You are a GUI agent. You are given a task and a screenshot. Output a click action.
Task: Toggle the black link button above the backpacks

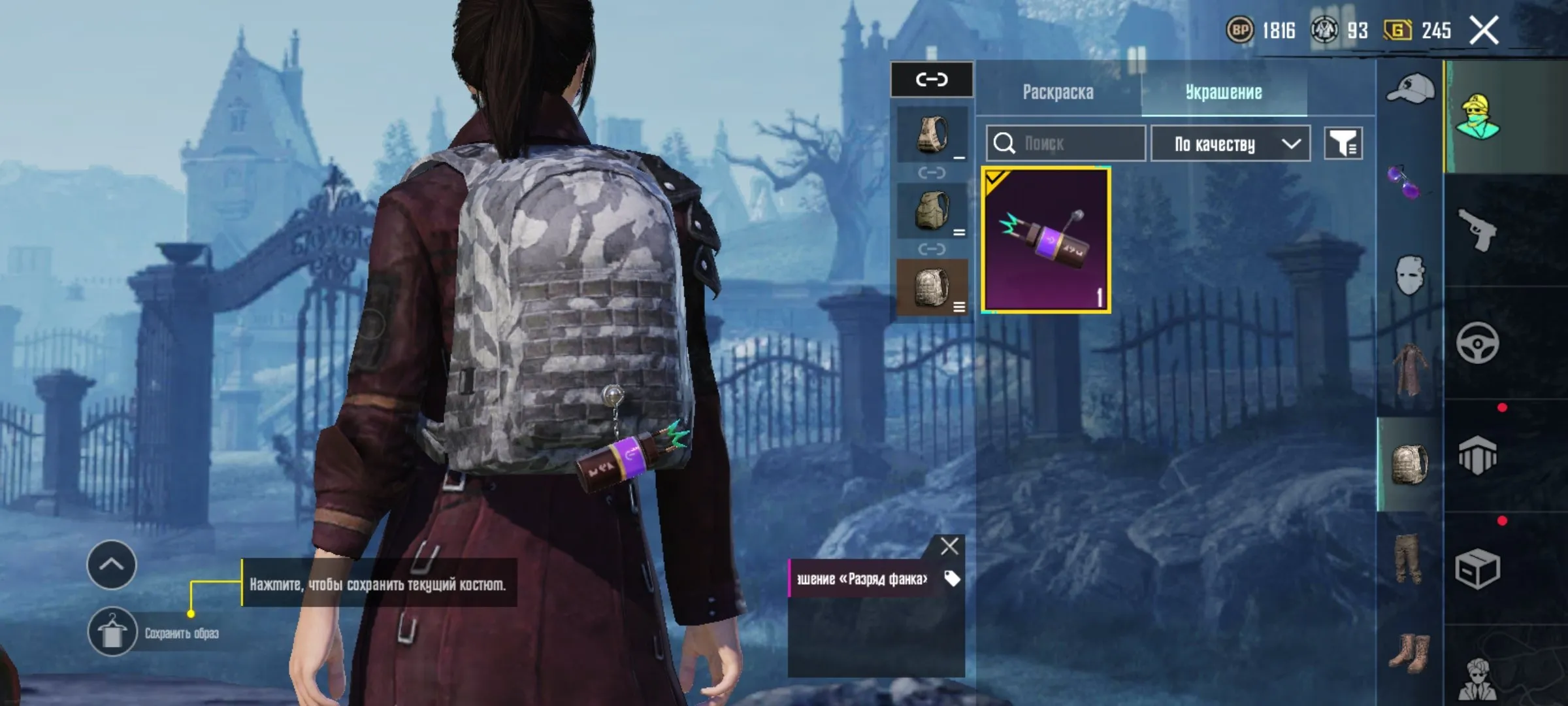(932, 80)
